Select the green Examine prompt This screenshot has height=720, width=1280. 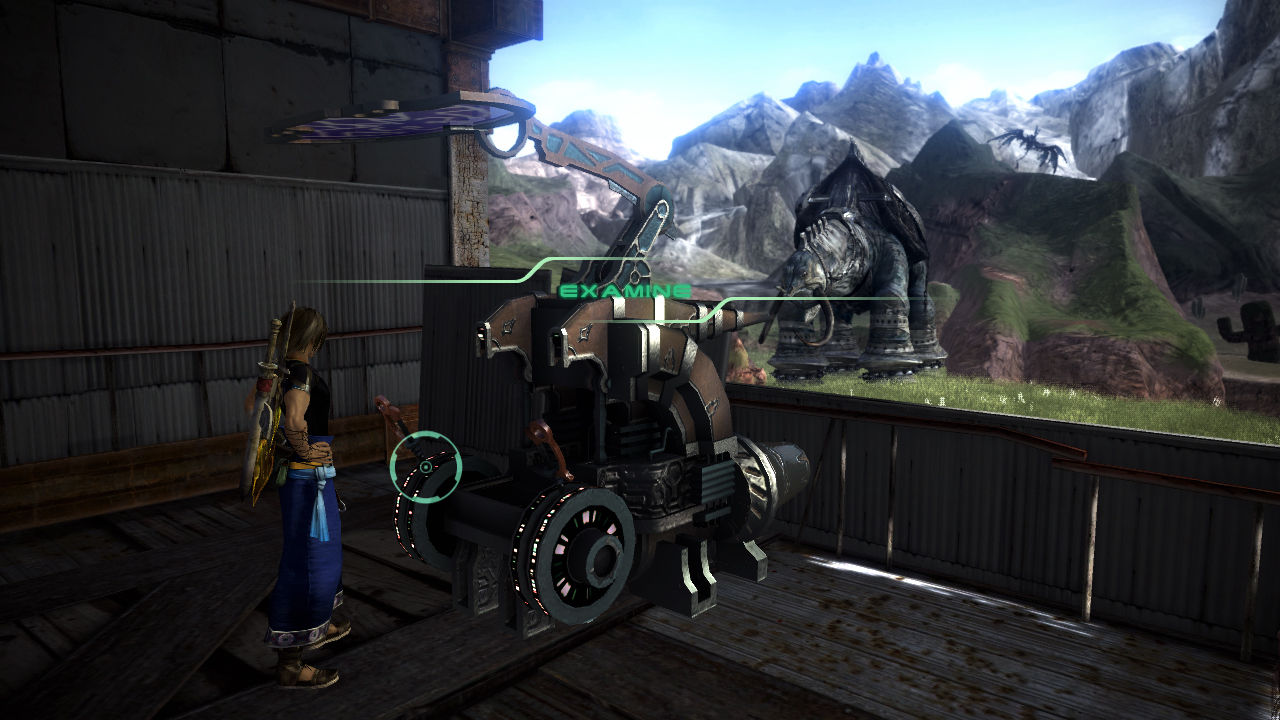624,291
